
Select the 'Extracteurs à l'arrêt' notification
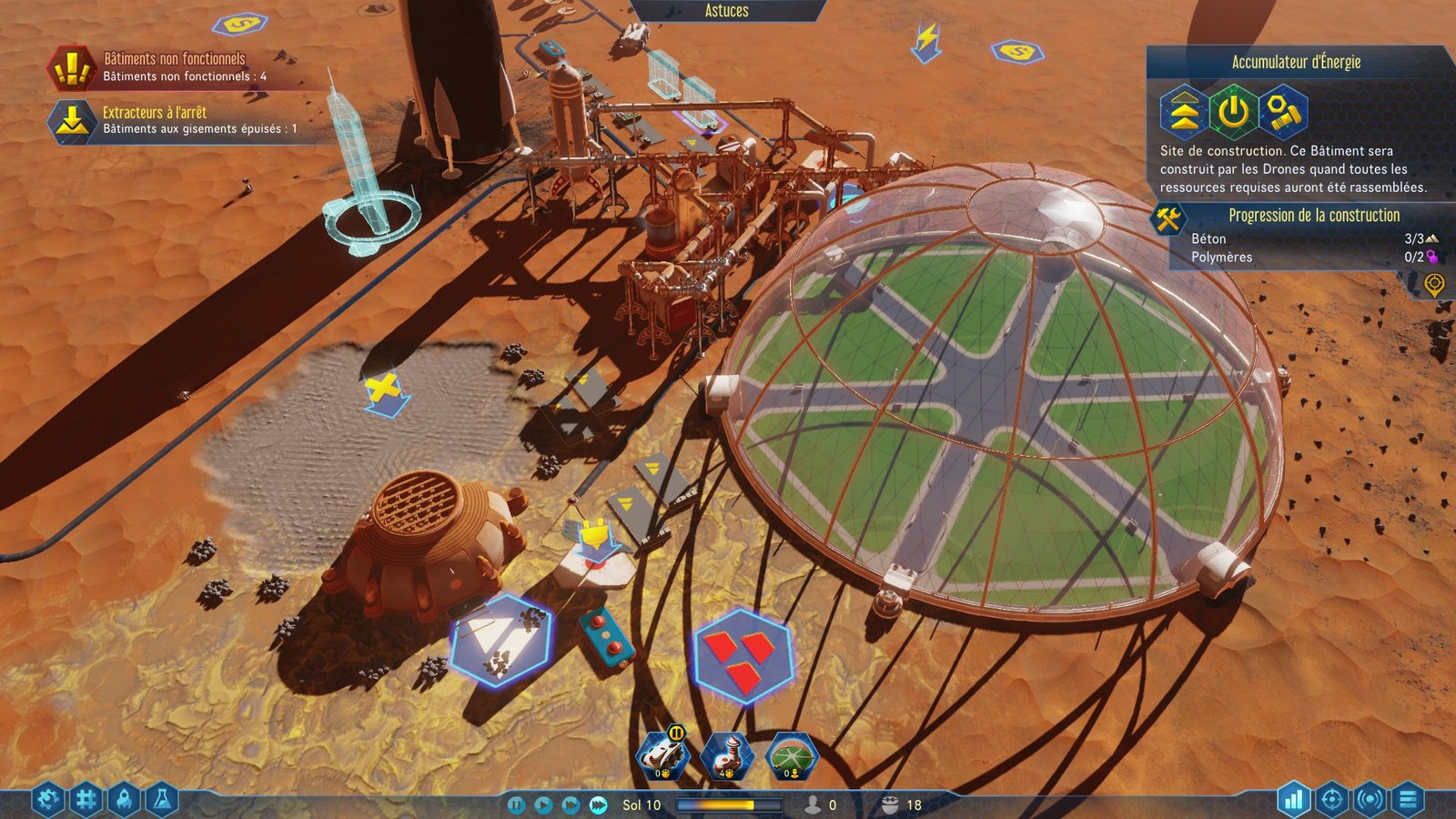point(173,119)
